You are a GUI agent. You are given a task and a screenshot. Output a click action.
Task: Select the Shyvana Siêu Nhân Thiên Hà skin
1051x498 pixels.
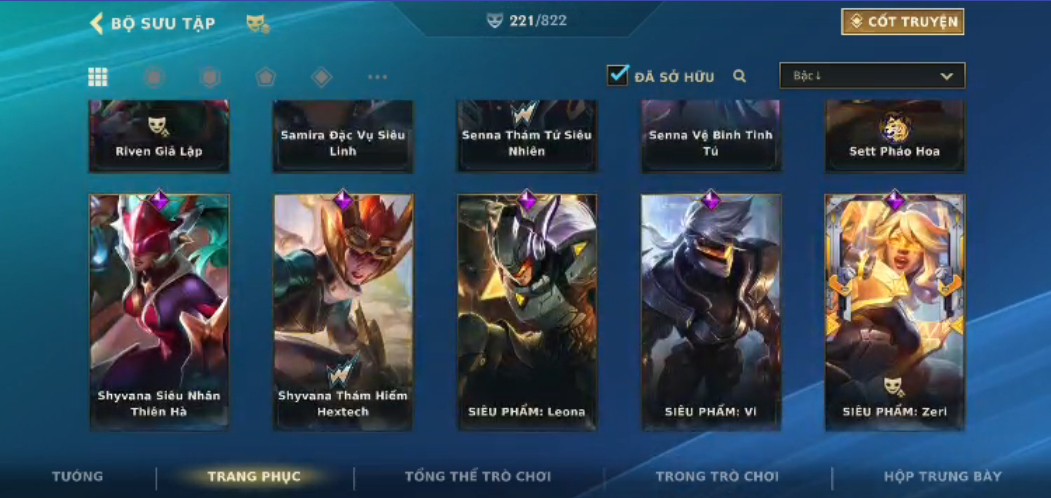[159, 312]
